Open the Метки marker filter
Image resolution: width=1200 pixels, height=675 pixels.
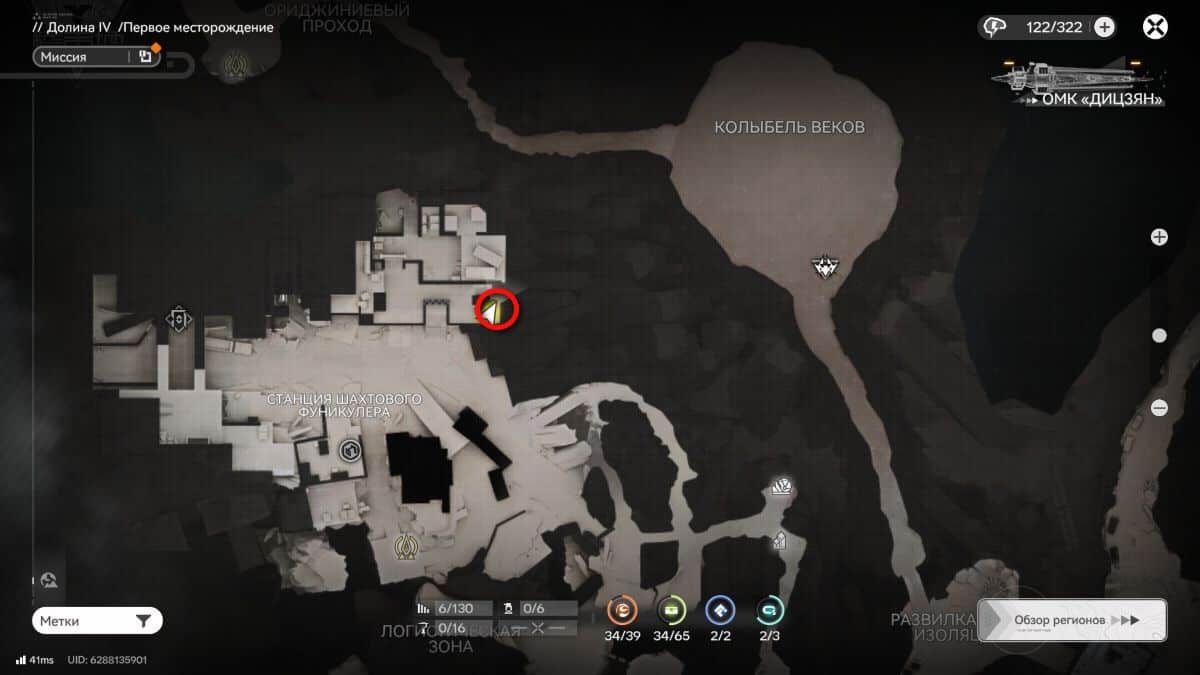click(97, 621)
